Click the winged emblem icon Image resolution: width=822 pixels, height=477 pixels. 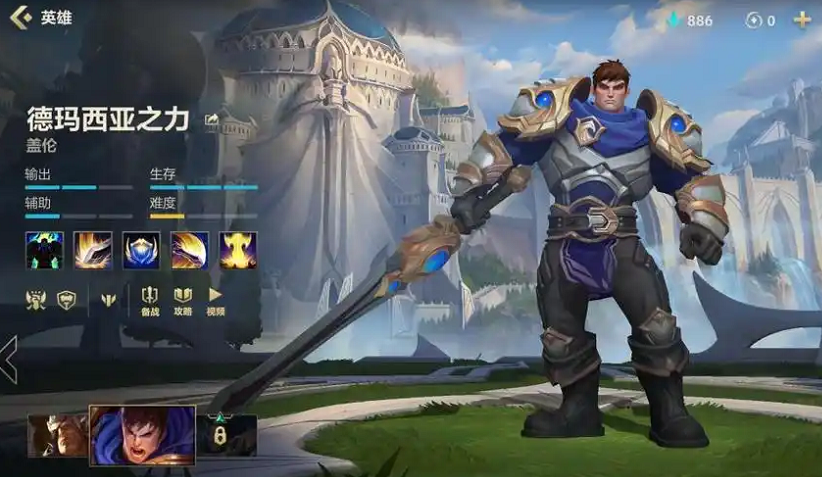[x=110, y=298]
